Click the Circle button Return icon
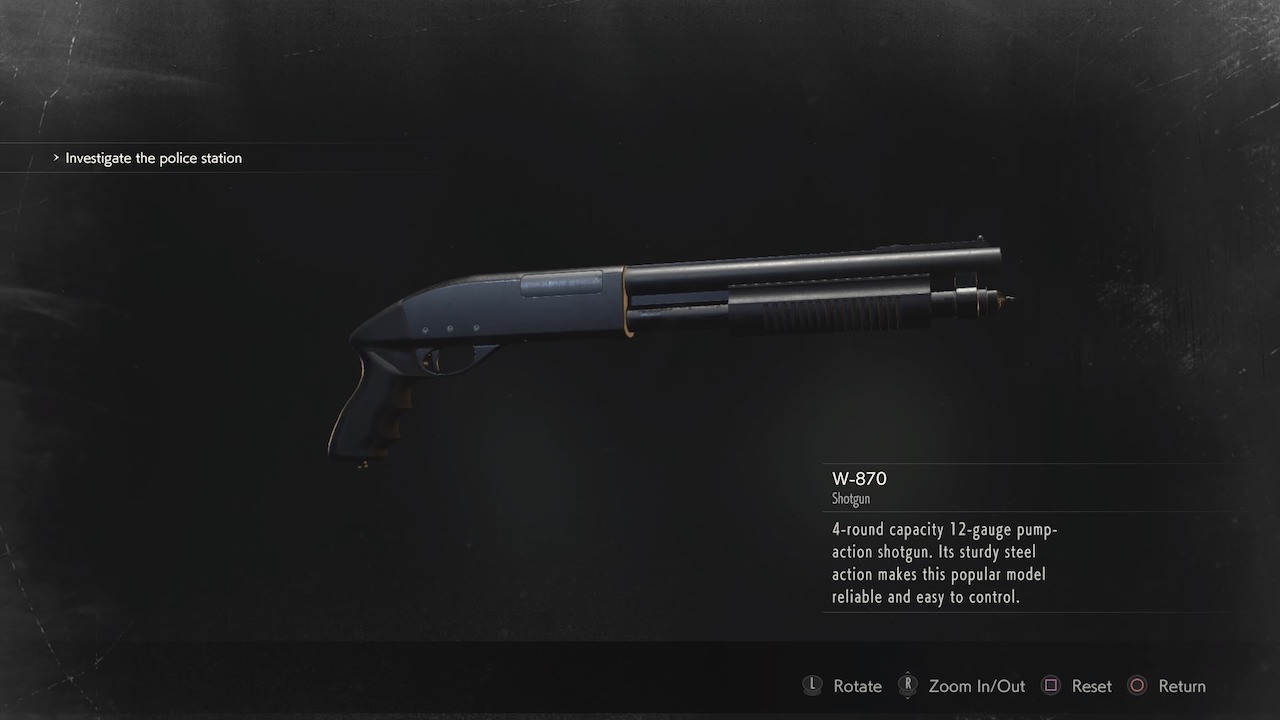The height and width of the screenshot is (720, 1280). (1137, 686)
